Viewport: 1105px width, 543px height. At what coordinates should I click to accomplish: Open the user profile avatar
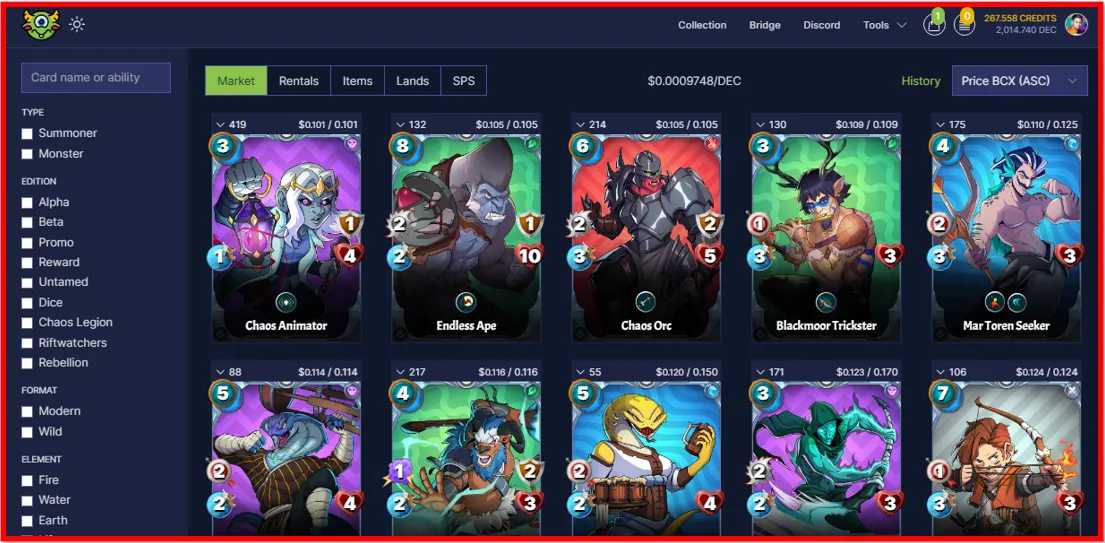[x=1076, y=25]
